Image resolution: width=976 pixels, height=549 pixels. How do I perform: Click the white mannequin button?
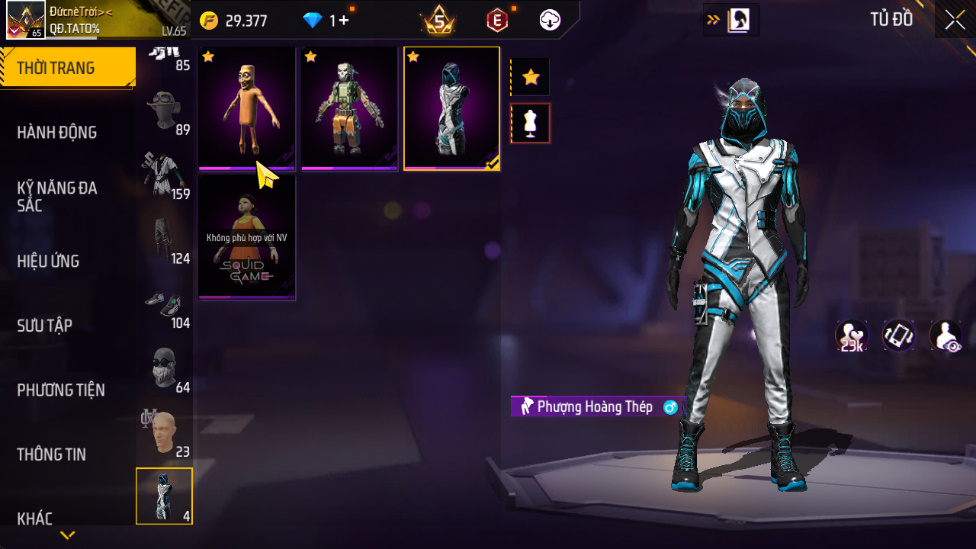pos(530,123)
